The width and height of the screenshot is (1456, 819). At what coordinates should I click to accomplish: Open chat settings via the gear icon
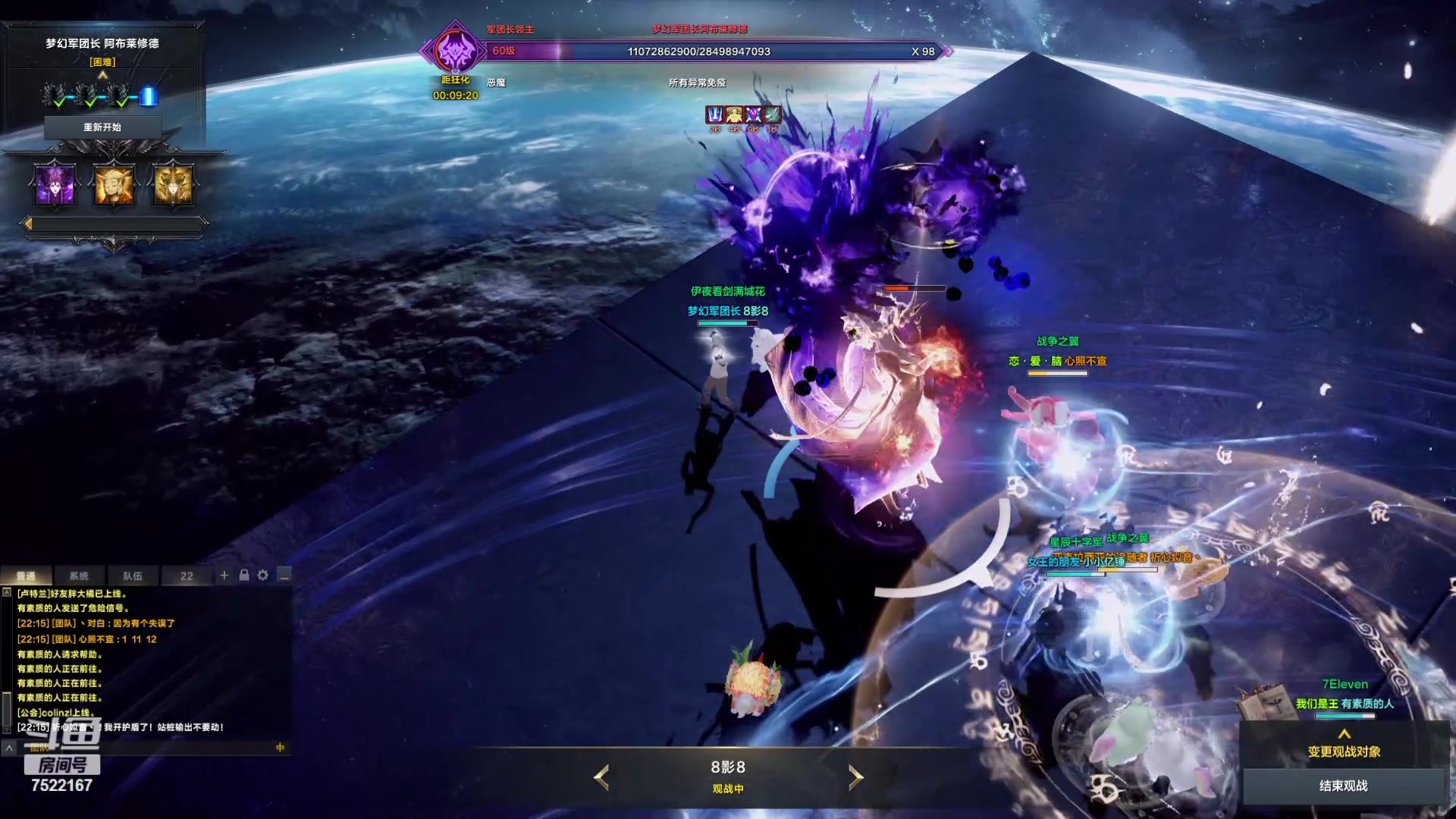tap(263, 576)
